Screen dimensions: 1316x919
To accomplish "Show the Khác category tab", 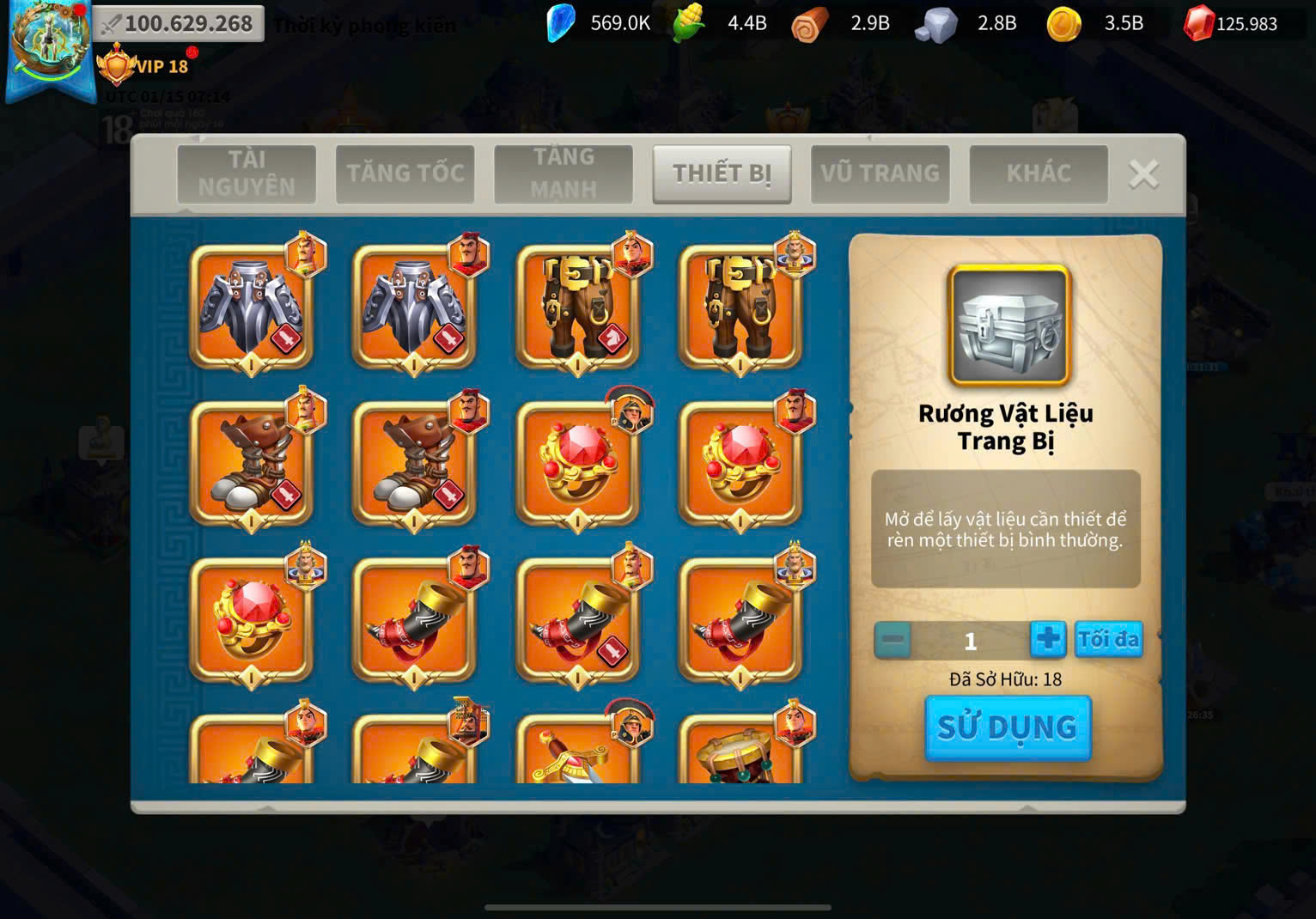I will click(x=1038, y=173).
